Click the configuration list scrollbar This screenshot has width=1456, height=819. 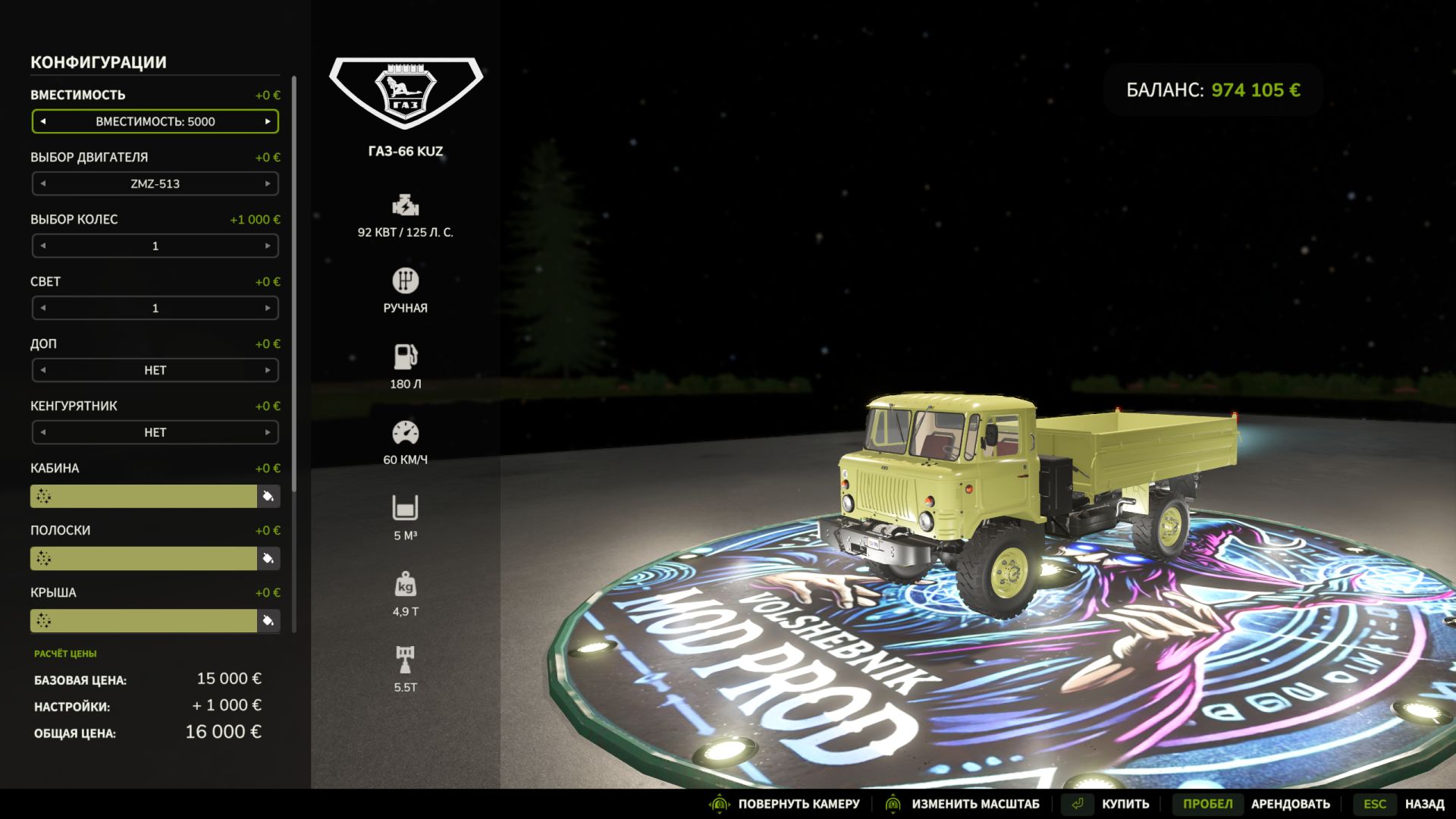294,303
